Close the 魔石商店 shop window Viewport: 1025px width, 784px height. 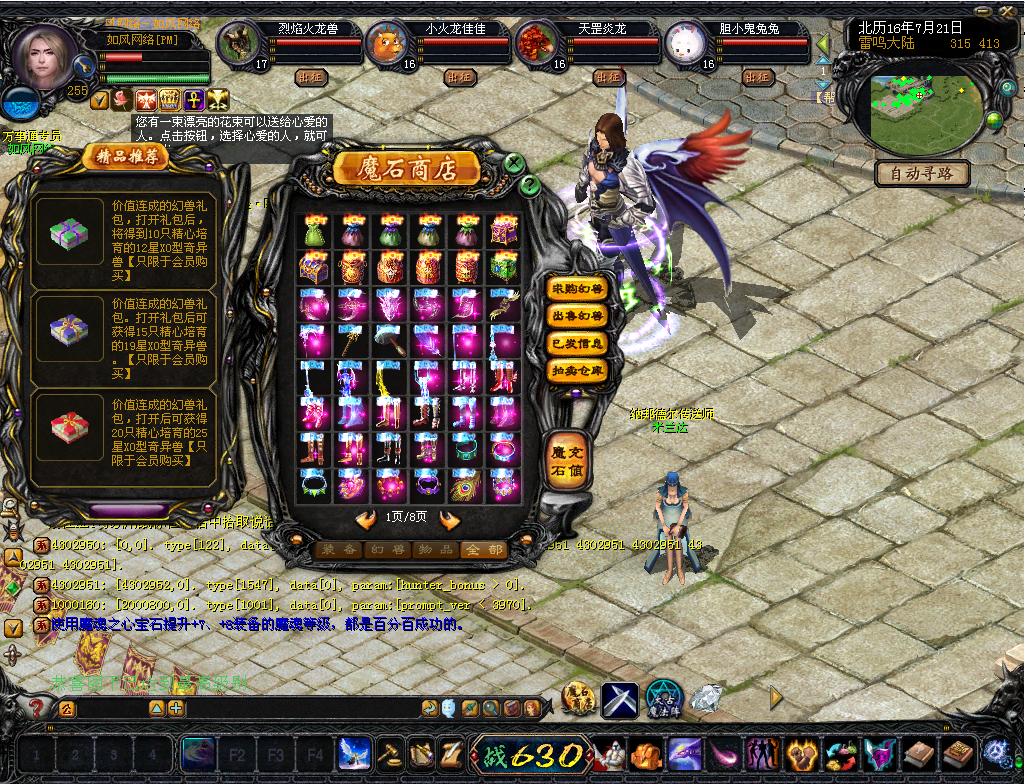click(x=513, y=163)
